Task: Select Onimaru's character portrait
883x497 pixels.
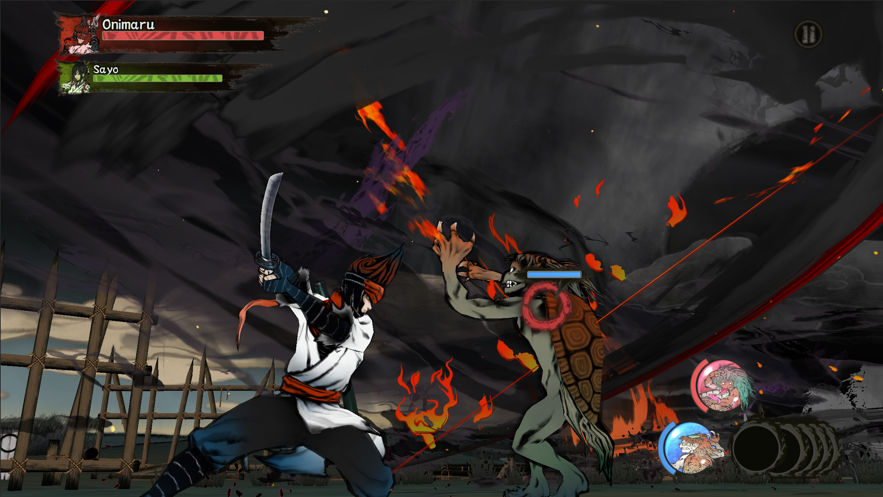Action: tap(79, 35)
